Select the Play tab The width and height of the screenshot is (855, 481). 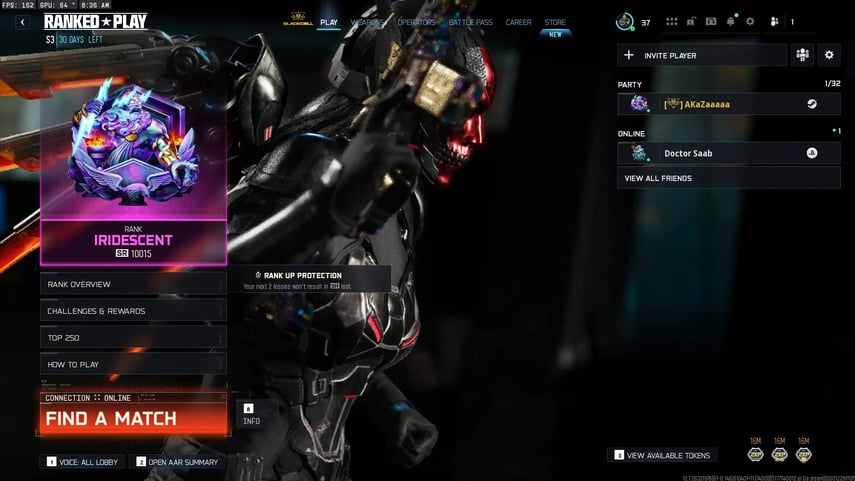328,22
